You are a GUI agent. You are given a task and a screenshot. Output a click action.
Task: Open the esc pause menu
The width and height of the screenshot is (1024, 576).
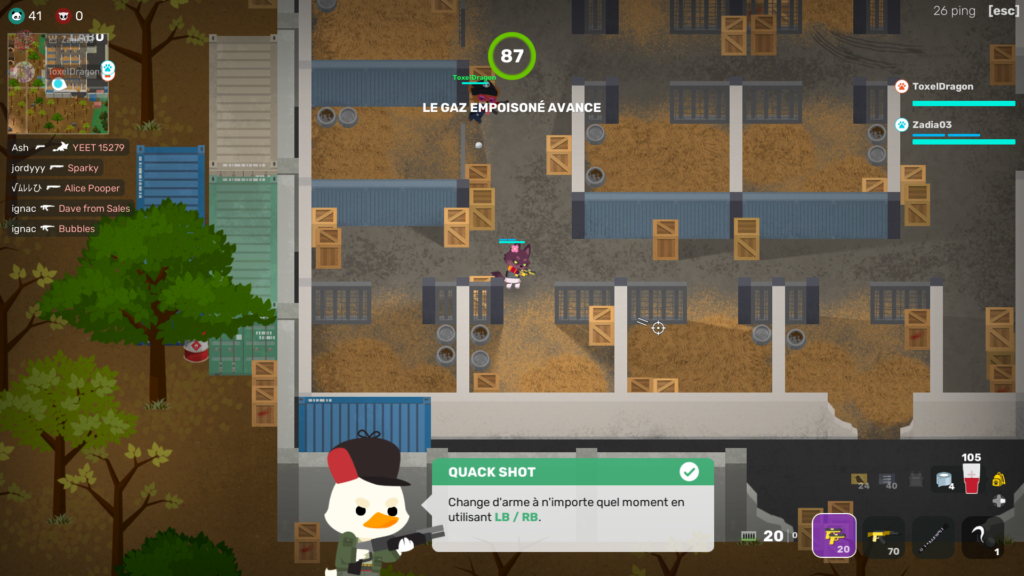[1002, 11]
